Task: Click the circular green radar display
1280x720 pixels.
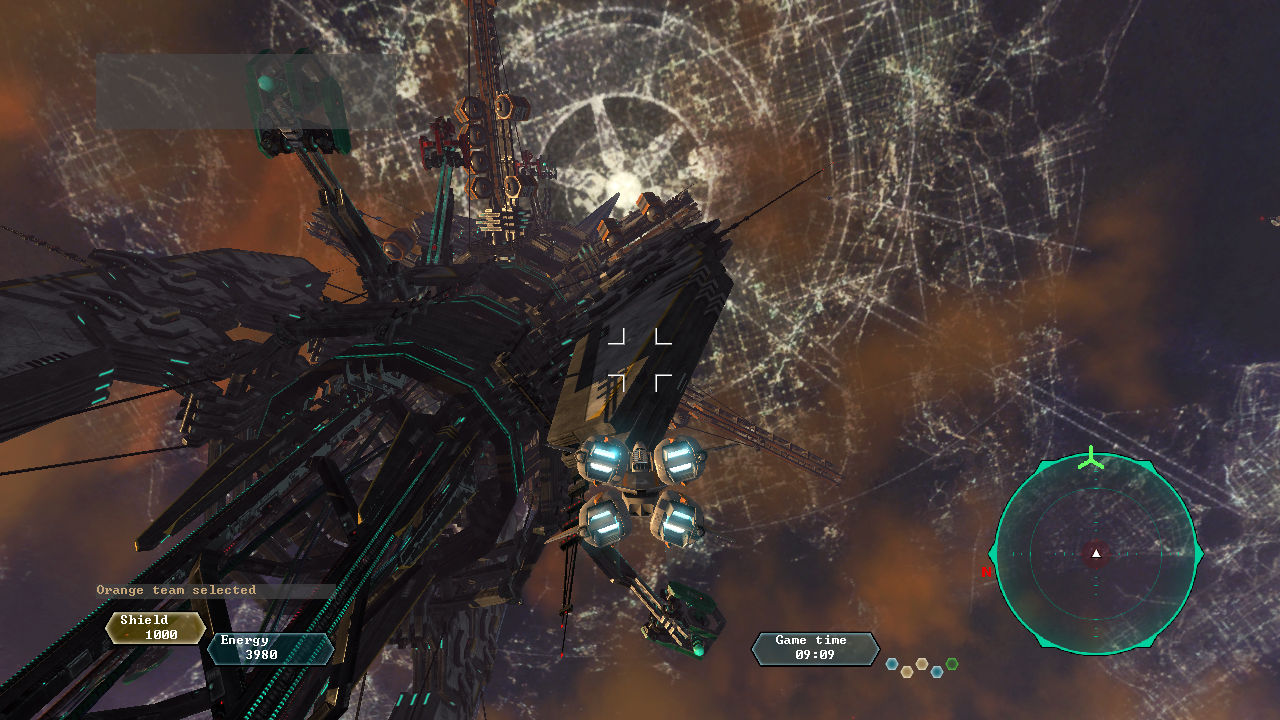Action: (x=1096, y=553)
